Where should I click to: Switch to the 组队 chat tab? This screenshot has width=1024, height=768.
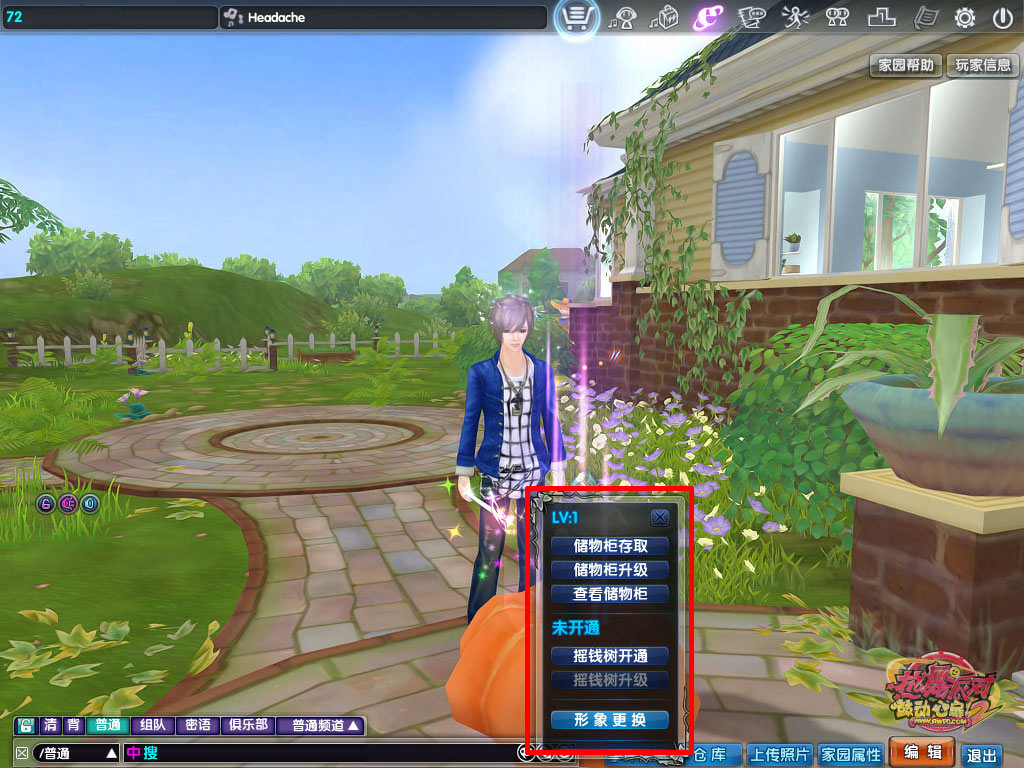tap(153, 726)
